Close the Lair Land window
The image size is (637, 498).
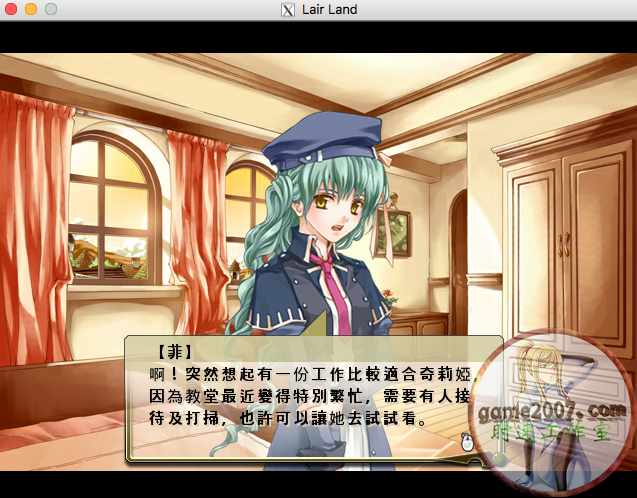(11, 9)
